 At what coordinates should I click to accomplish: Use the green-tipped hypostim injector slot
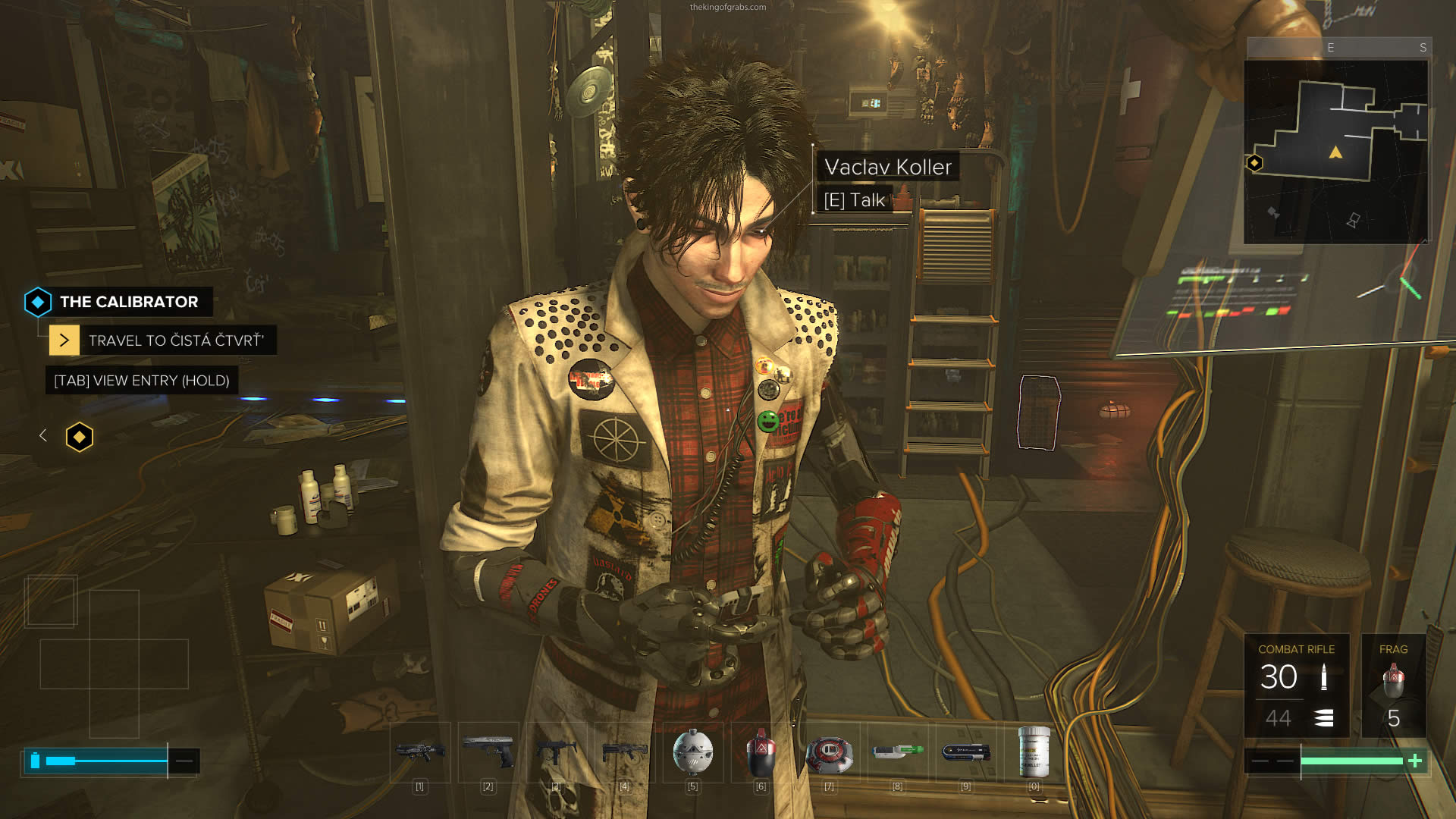(x=897, y=752)
